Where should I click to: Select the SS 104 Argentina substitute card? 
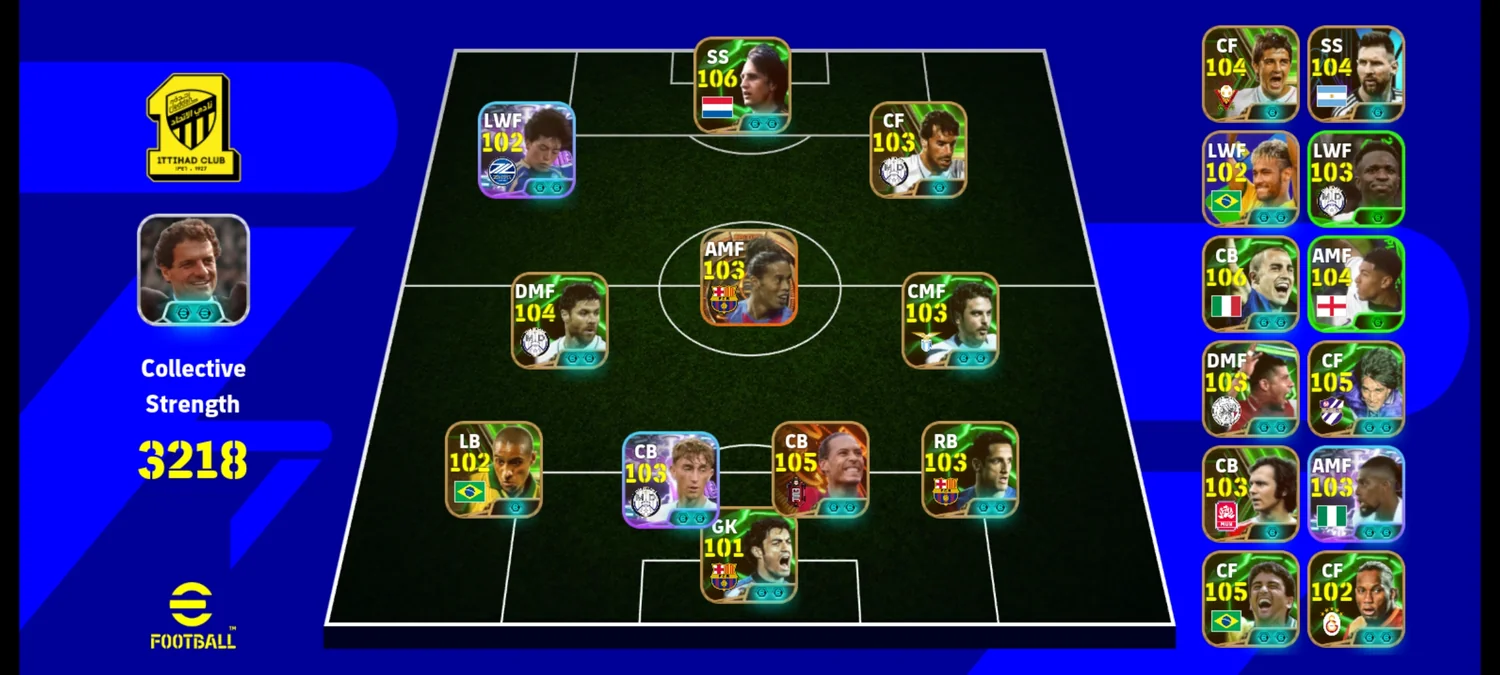pyautogui.click(x=1356, y=74)
